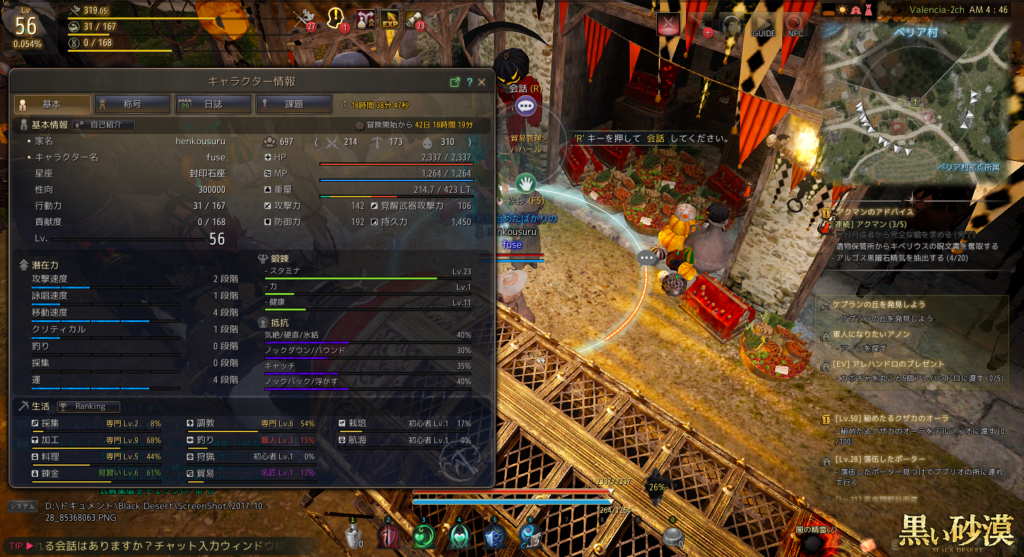The height and width of the screenshot is (557, 1024).
Task: Click the EXP buff icon
Action: coord(389,18)
